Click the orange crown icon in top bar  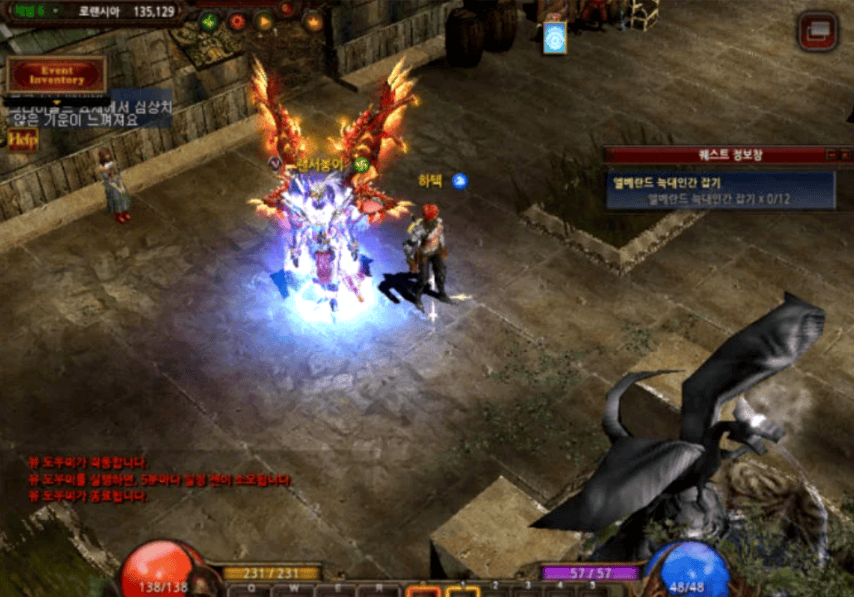(x=313, y=21)
